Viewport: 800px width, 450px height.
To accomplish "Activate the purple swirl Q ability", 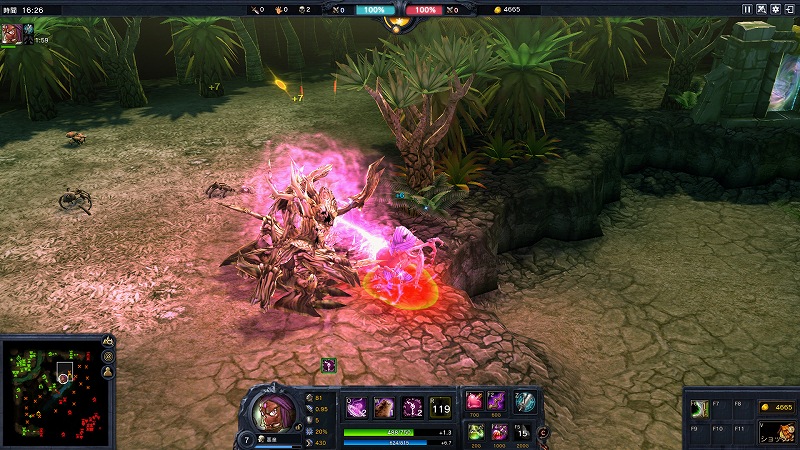I will (355, 407).
